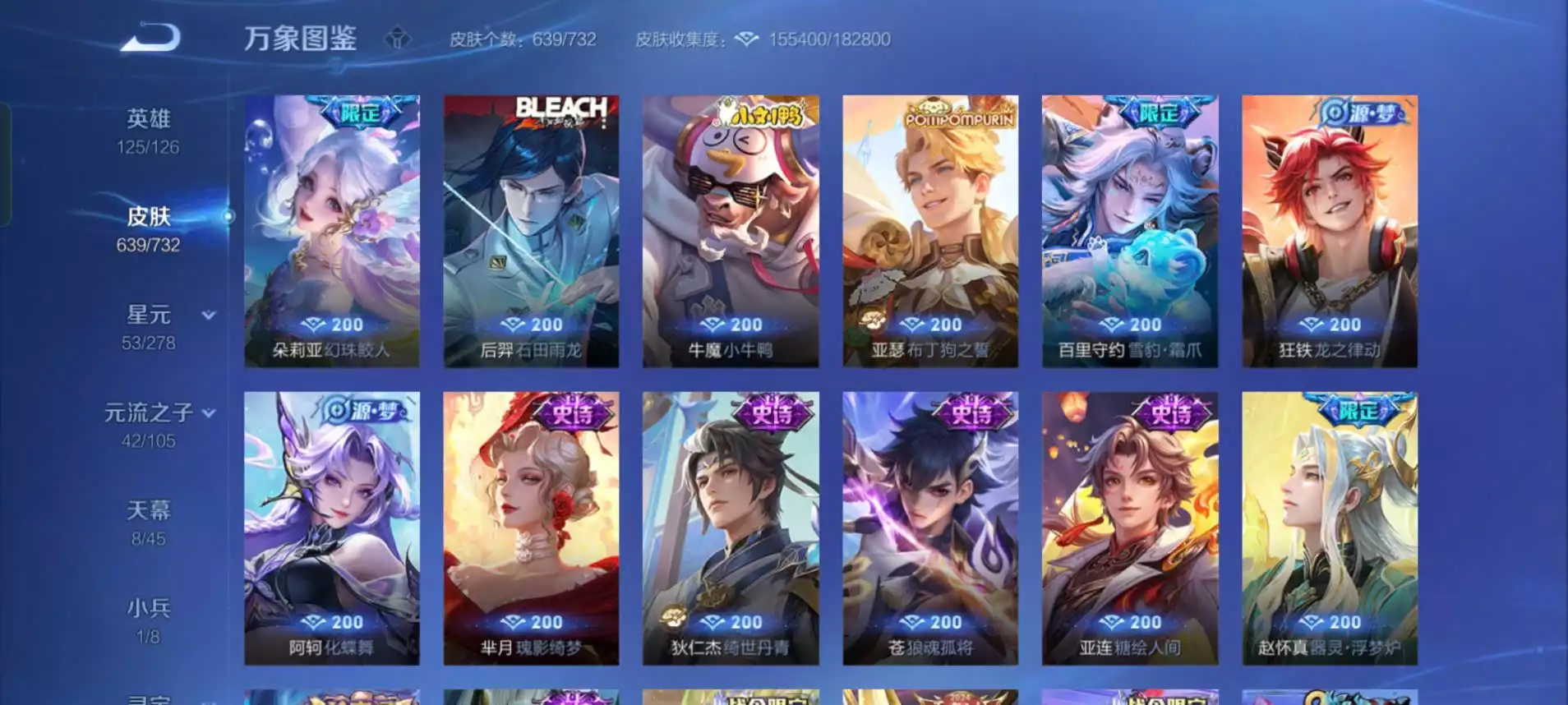1568x705 pixels.
Task: Switch to the 天幕 tab
Action: (x=148, y=522)
